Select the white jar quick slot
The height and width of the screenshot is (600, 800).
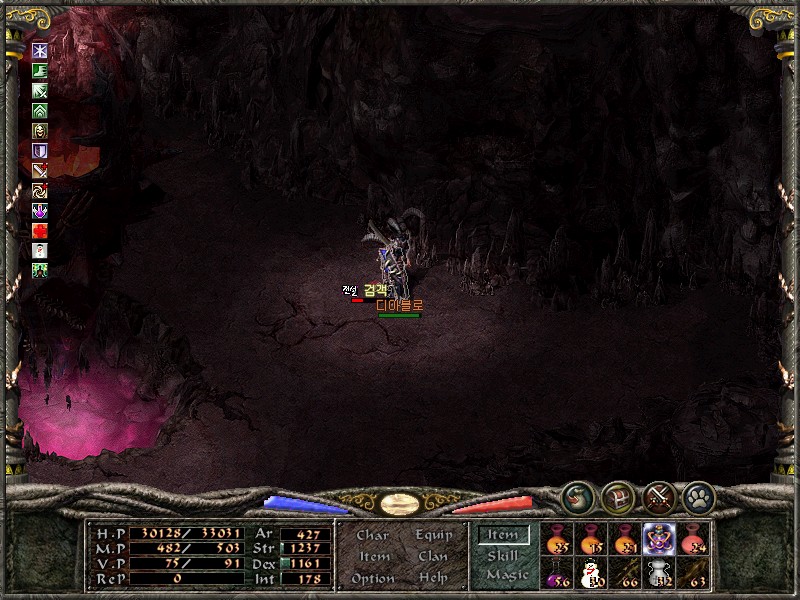point(658,573)
